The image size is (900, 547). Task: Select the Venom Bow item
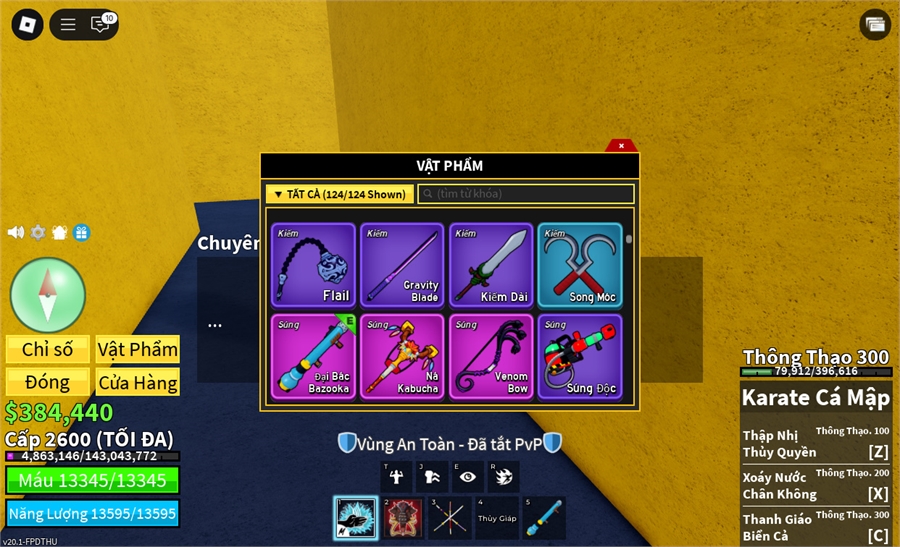pos(491,357)
